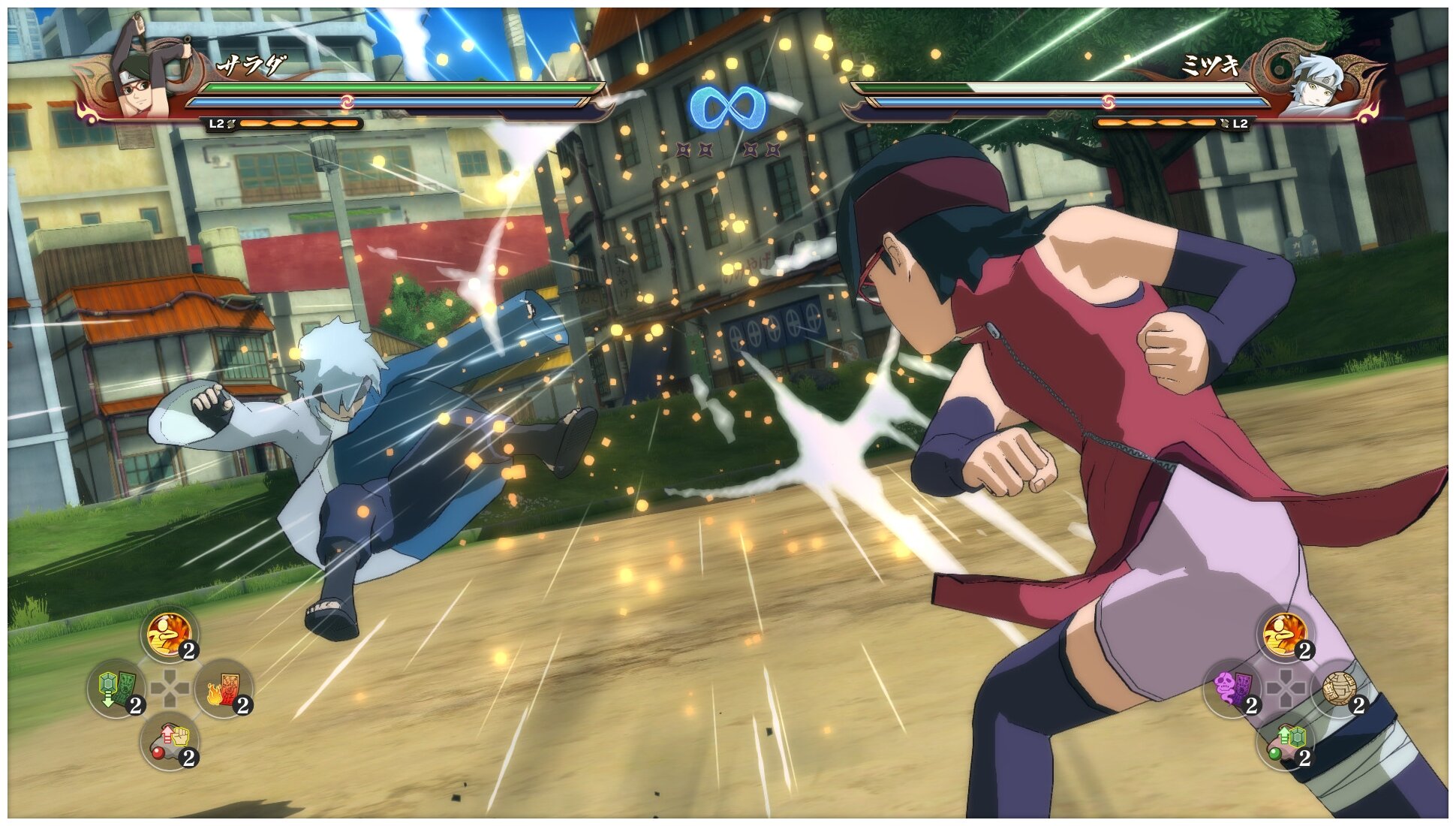Use Sarada's red attack-boost pill item

tap(170, 742)
